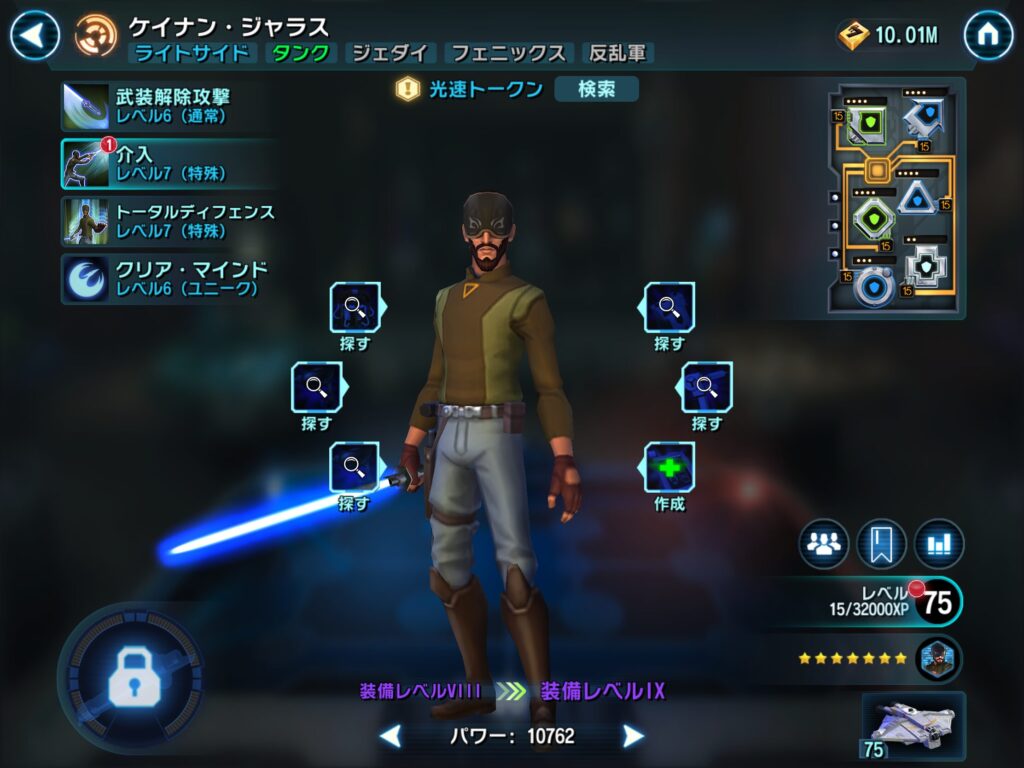Screen dimensions: 1024x768
Task: Show the bar chart stats button
Action: tap(938, 544)
